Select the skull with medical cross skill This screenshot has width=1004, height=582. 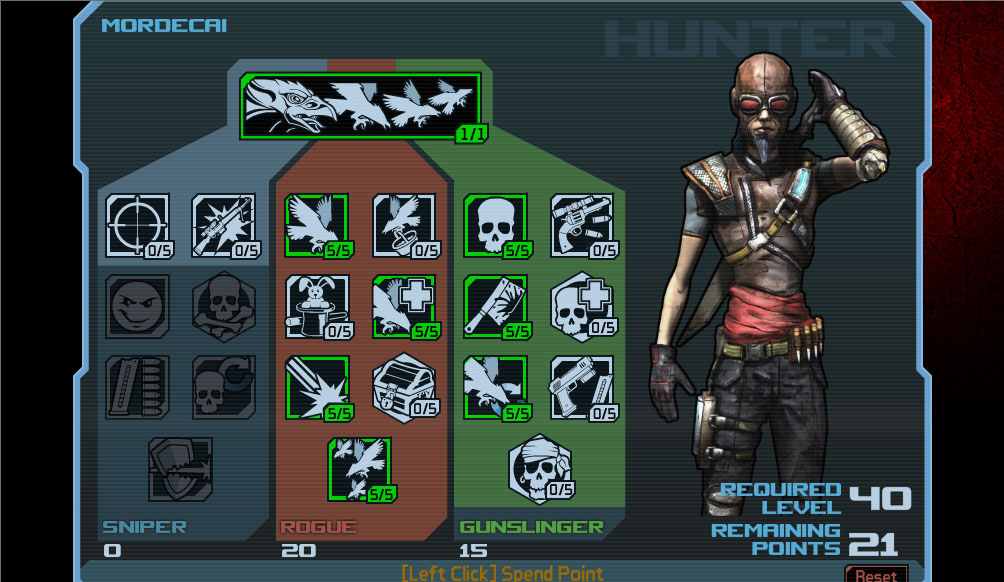click(x=582, y=307)
